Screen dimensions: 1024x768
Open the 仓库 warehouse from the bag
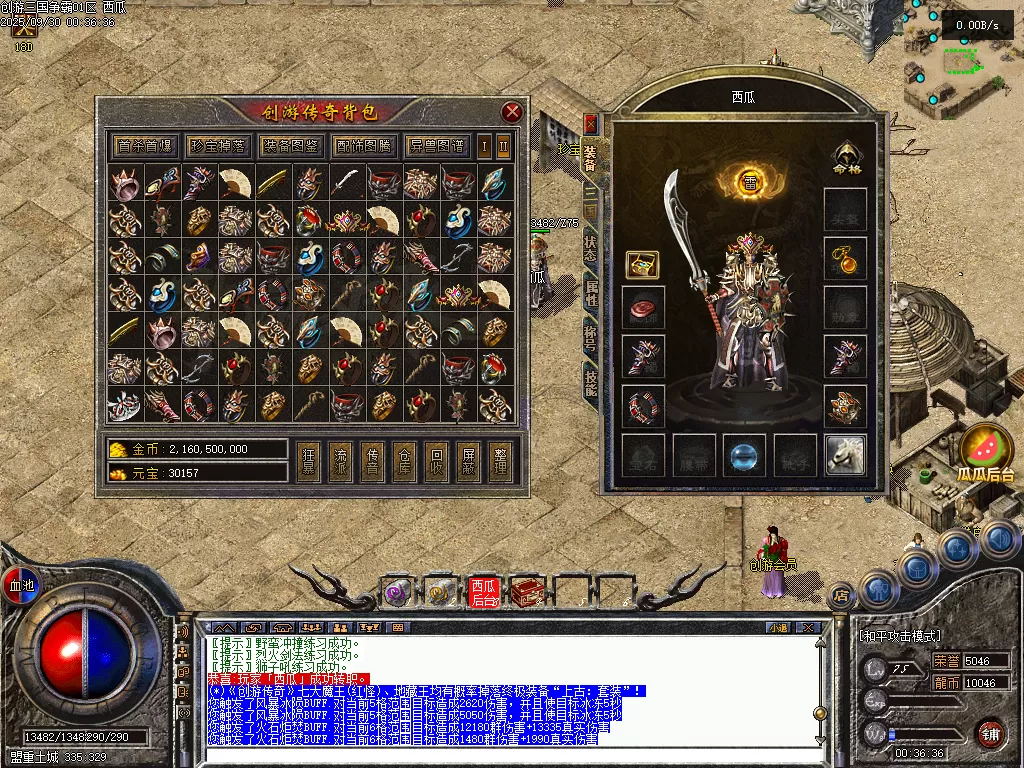403,461
